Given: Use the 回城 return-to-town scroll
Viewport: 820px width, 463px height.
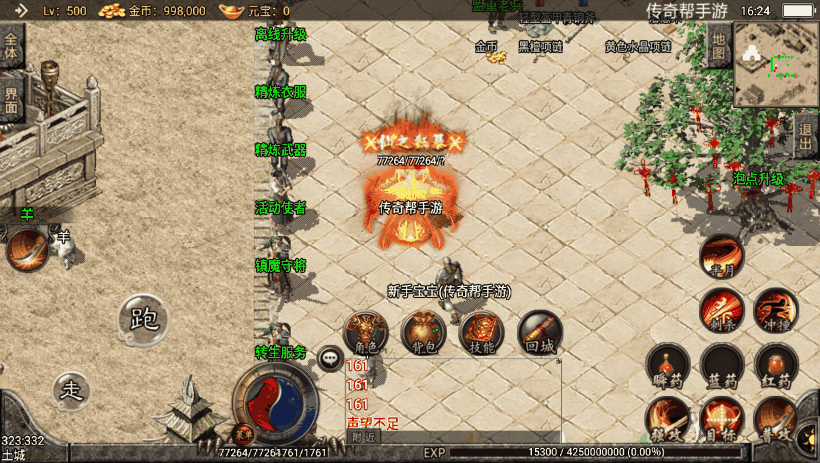Looking at the screenshot, I should [x=540, y=332].
